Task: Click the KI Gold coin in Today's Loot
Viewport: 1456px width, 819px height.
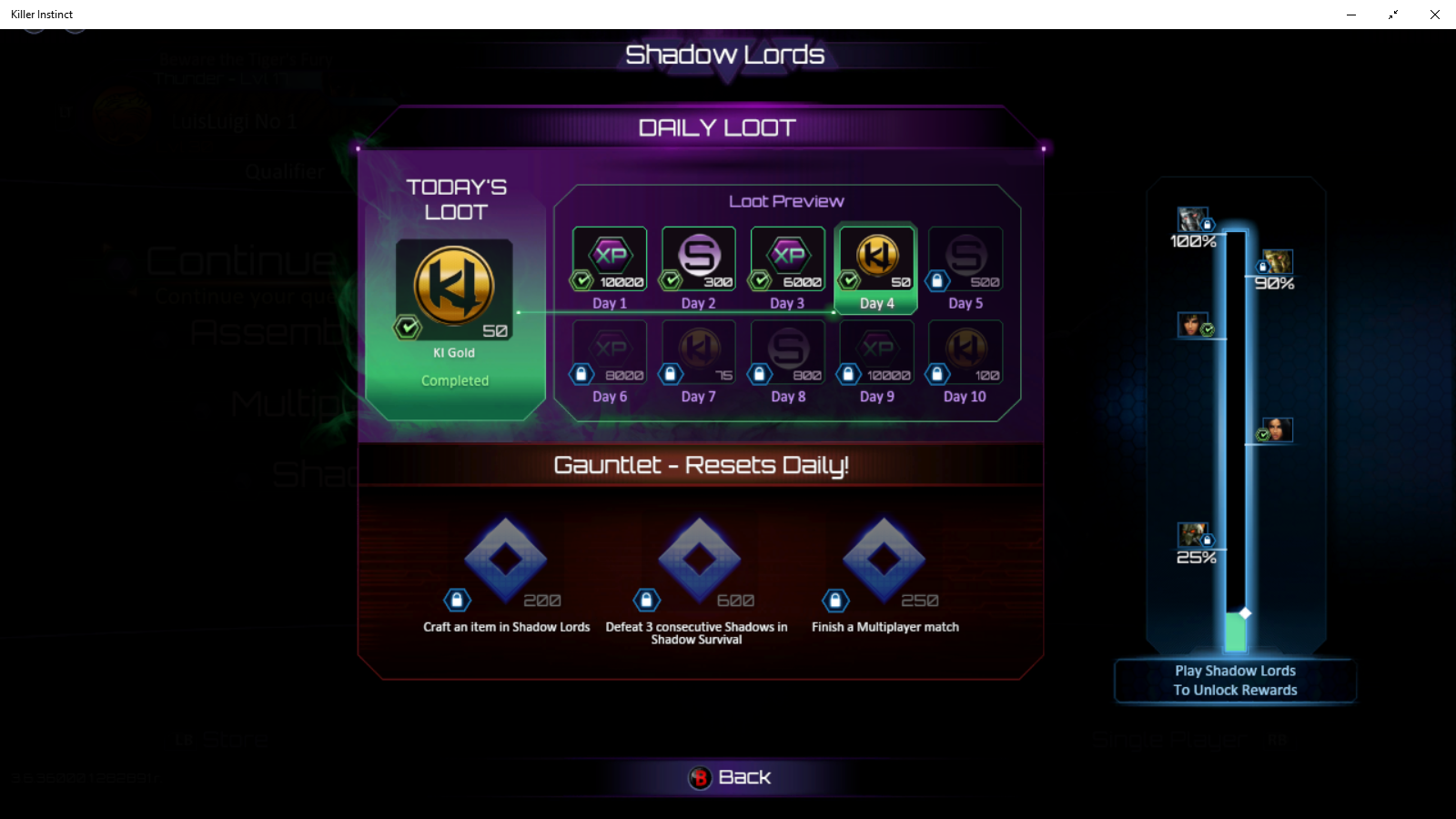Action: (x=454, y=287)
